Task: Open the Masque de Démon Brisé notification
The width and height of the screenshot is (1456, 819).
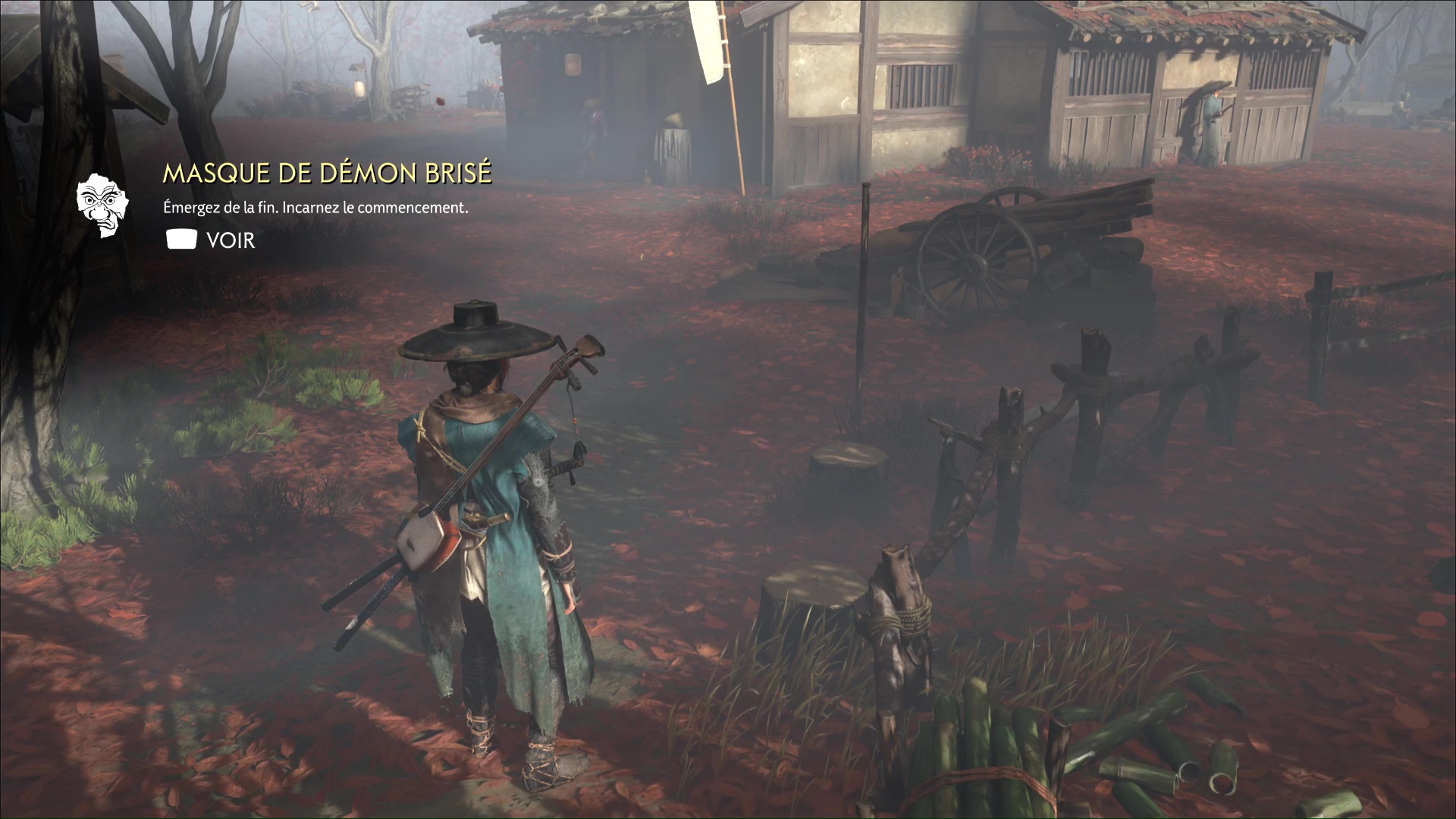Action: coord(211,240)
